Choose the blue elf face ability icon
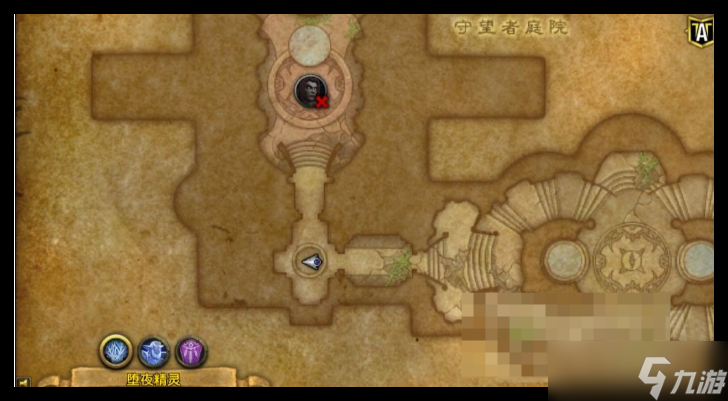The width and height of the screenshot is (728, 401). click(x=154, y=351)
